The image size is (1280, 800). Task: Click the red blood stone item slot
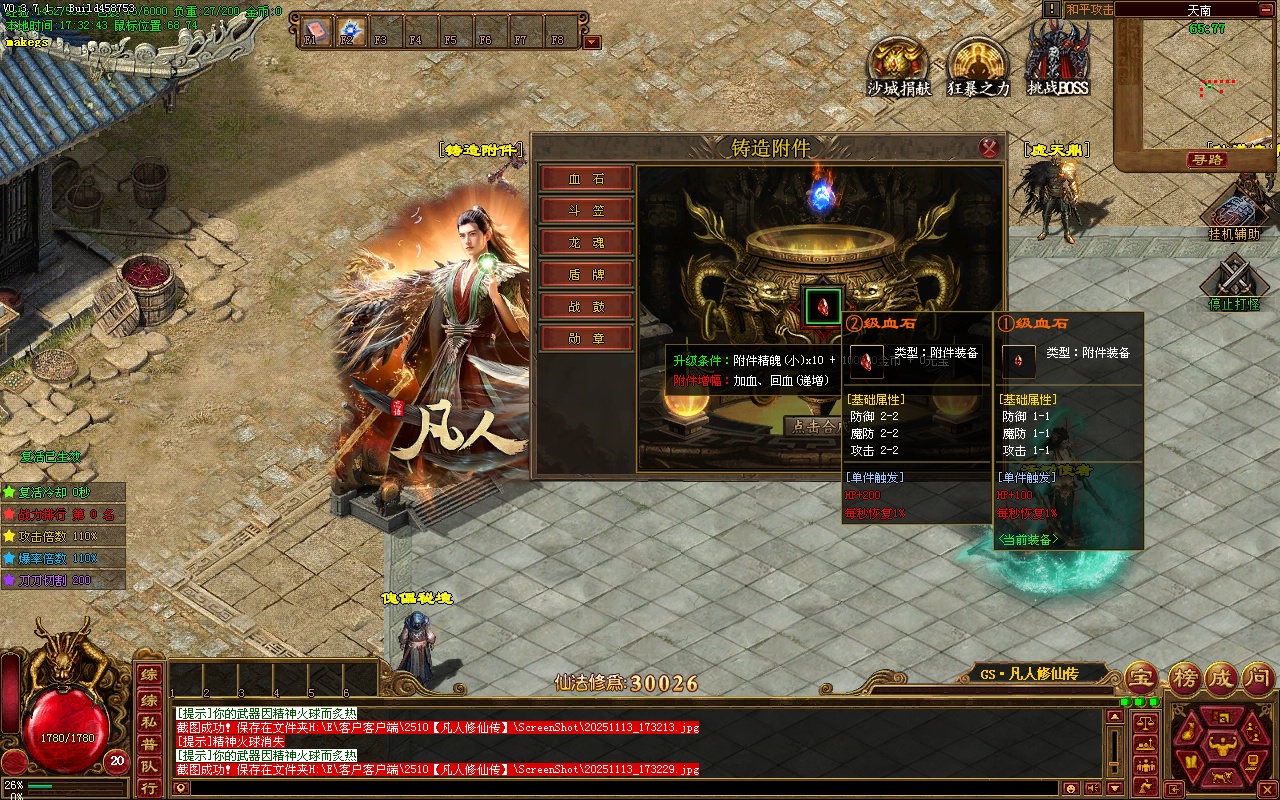[825, 305]
